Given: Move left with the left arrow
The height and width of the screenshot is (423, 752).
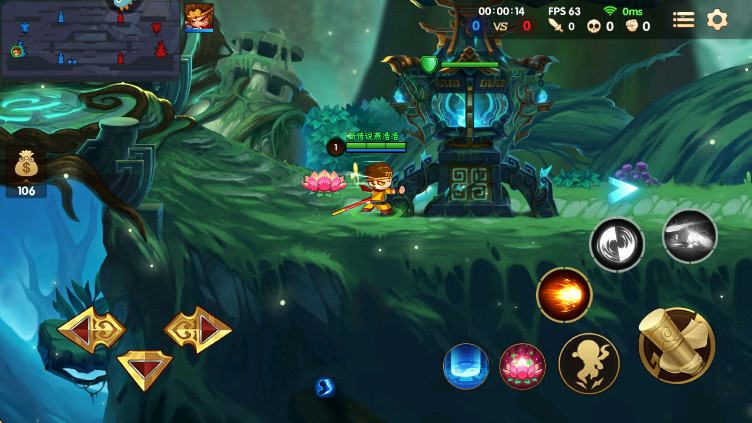Looking at the screenshot, I should [91, 329].
